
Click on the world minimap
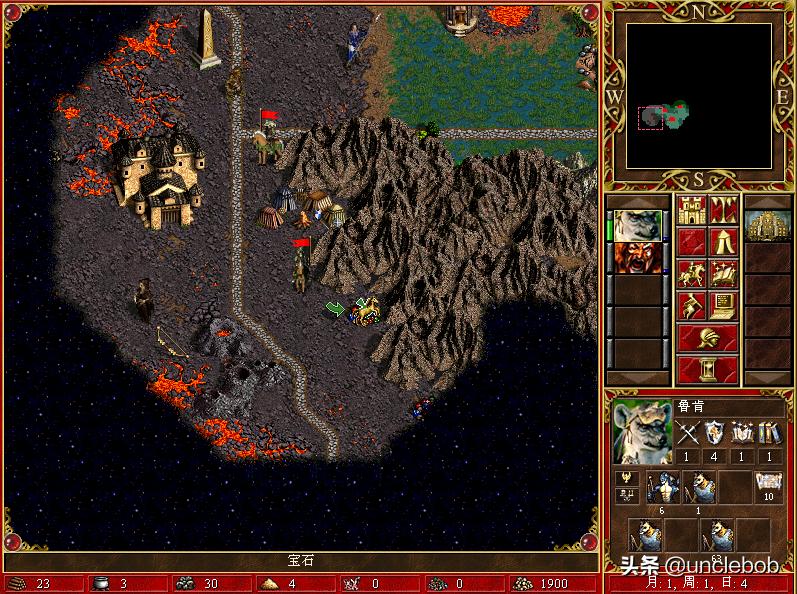coord(699,96)
